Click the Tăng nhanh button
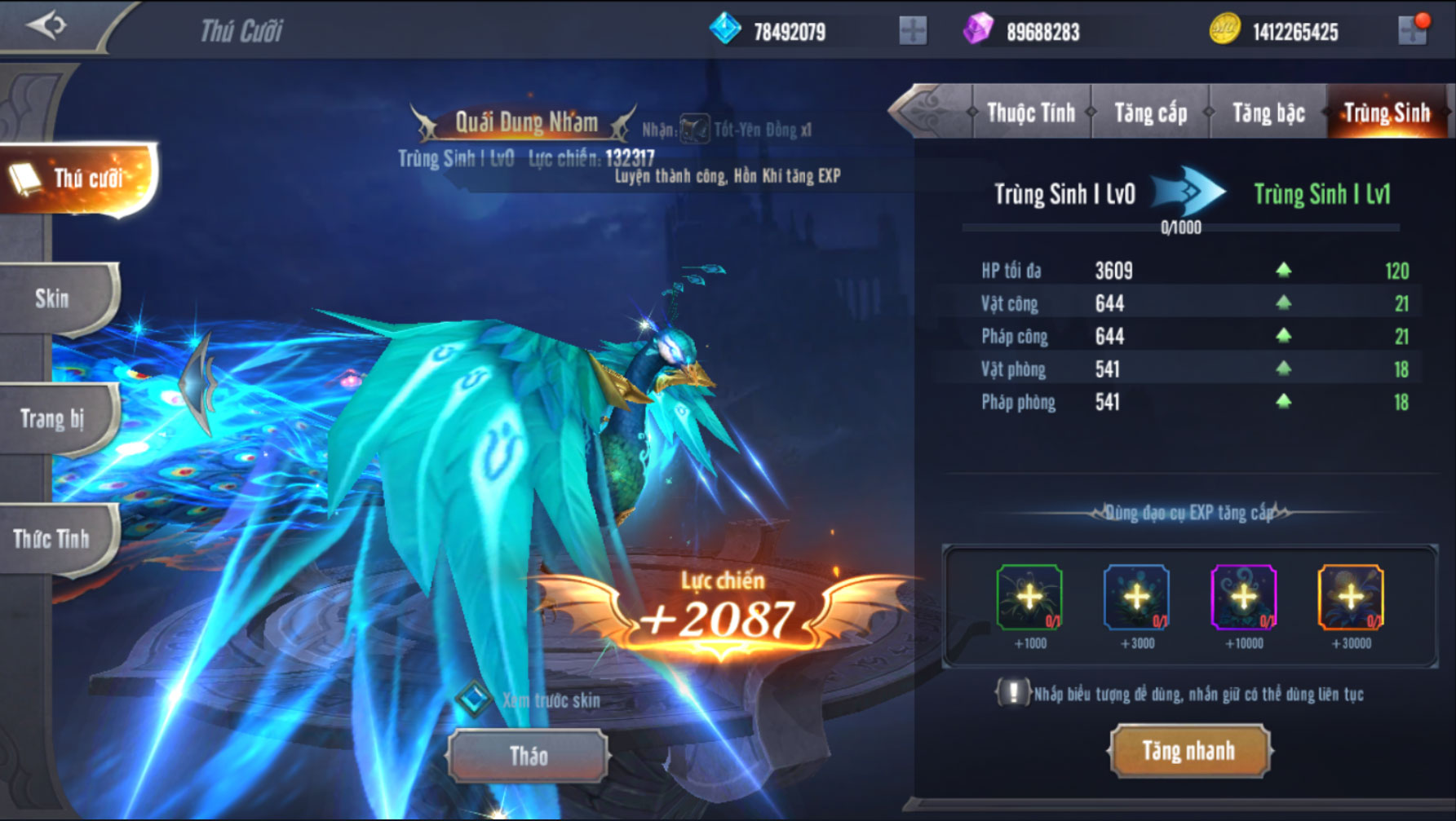 point(1188,751)
